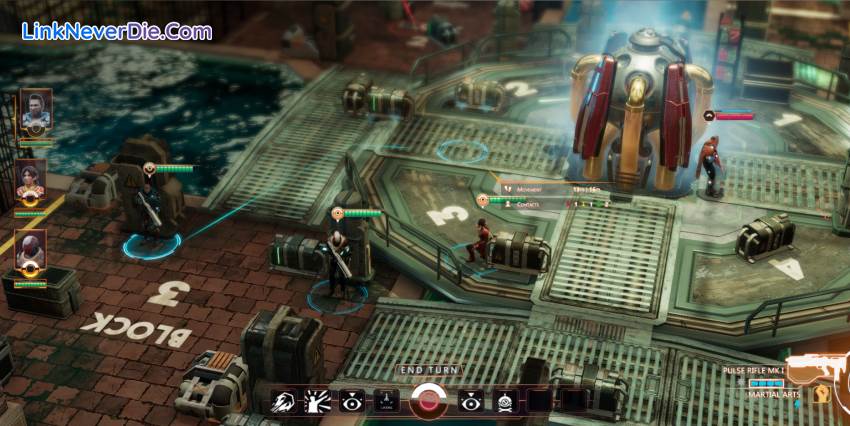Select the eye overwatch ability left of End Turn
This screenshot has width=850, height=426.
coord(351,401)
